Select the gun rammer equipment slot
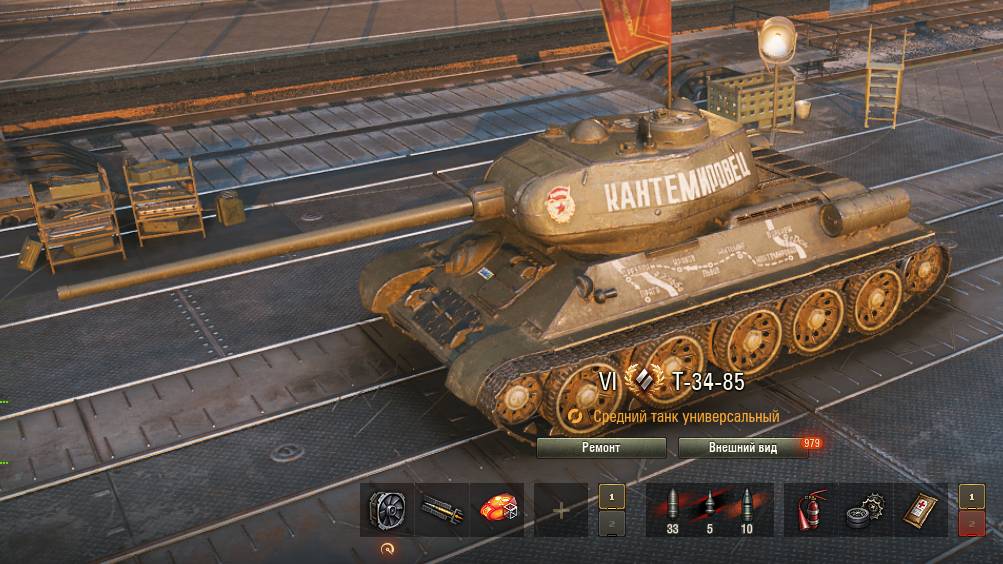The width and height of the screenshot is (1003, 564). click(x=441, y=510)
